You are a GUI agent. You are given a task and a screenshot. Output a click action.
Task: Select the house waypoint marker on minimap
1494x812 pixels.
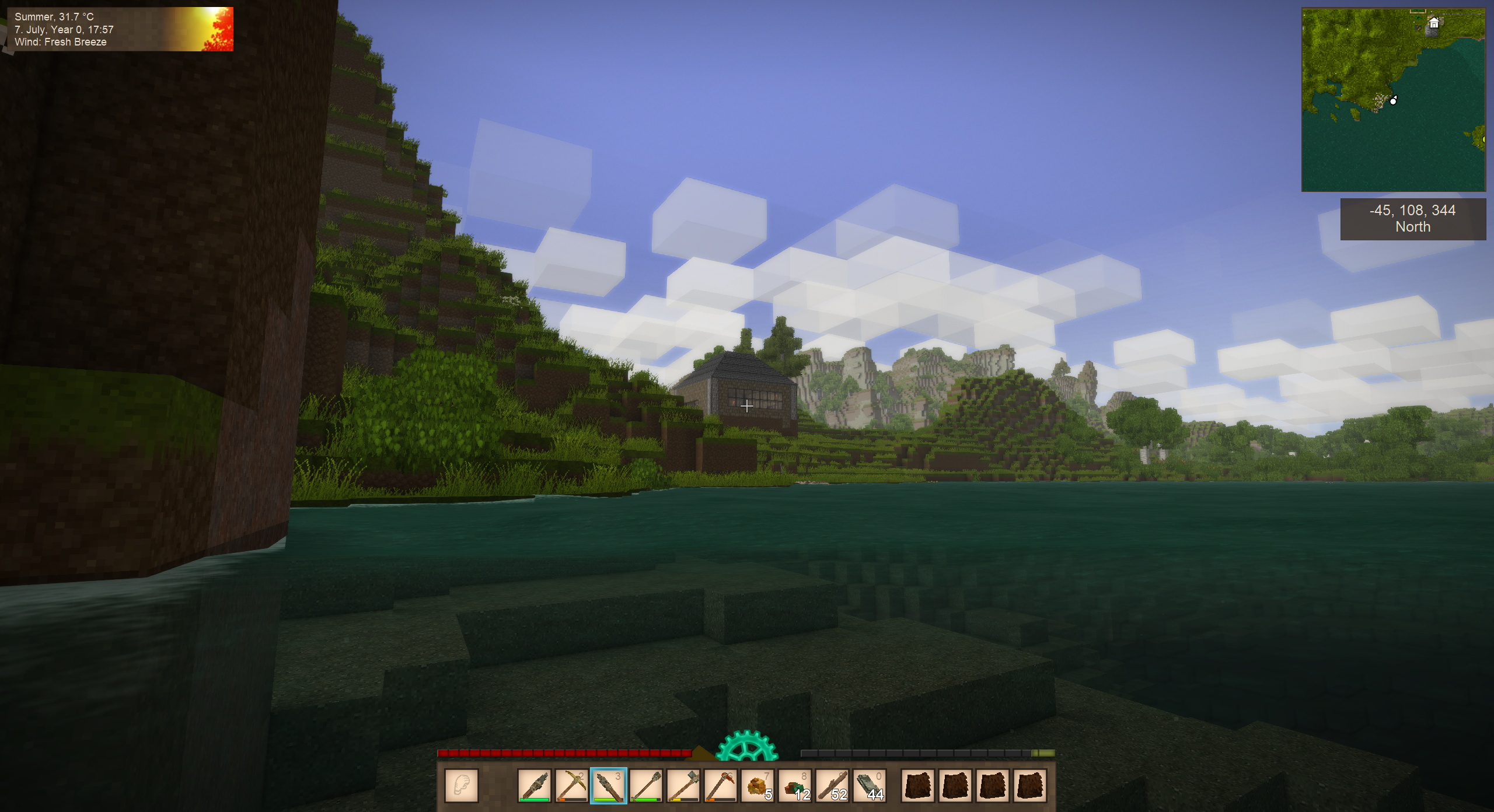click(x=1433, y=23)
